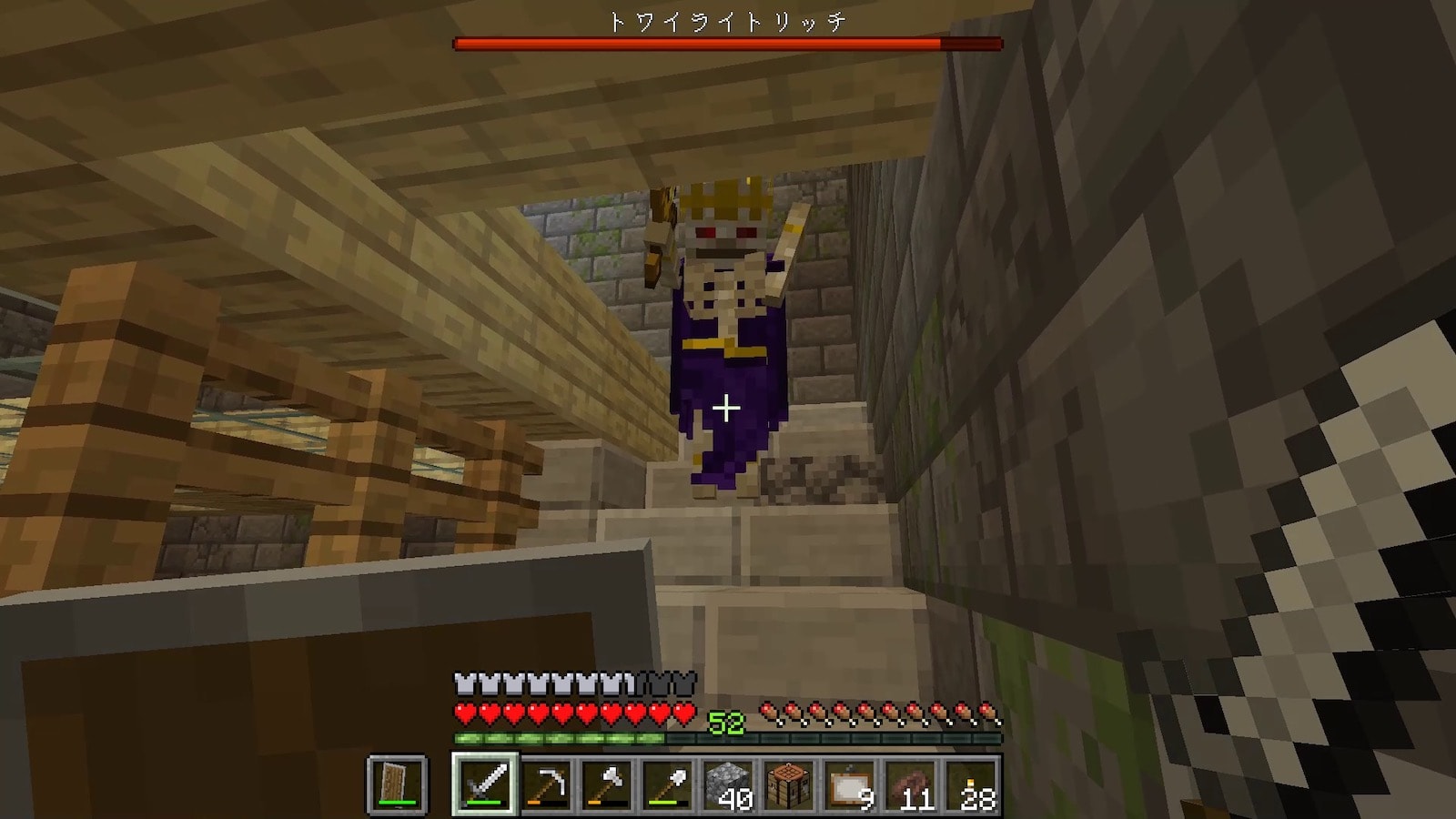Select the iron pickaxe slot

546,784
